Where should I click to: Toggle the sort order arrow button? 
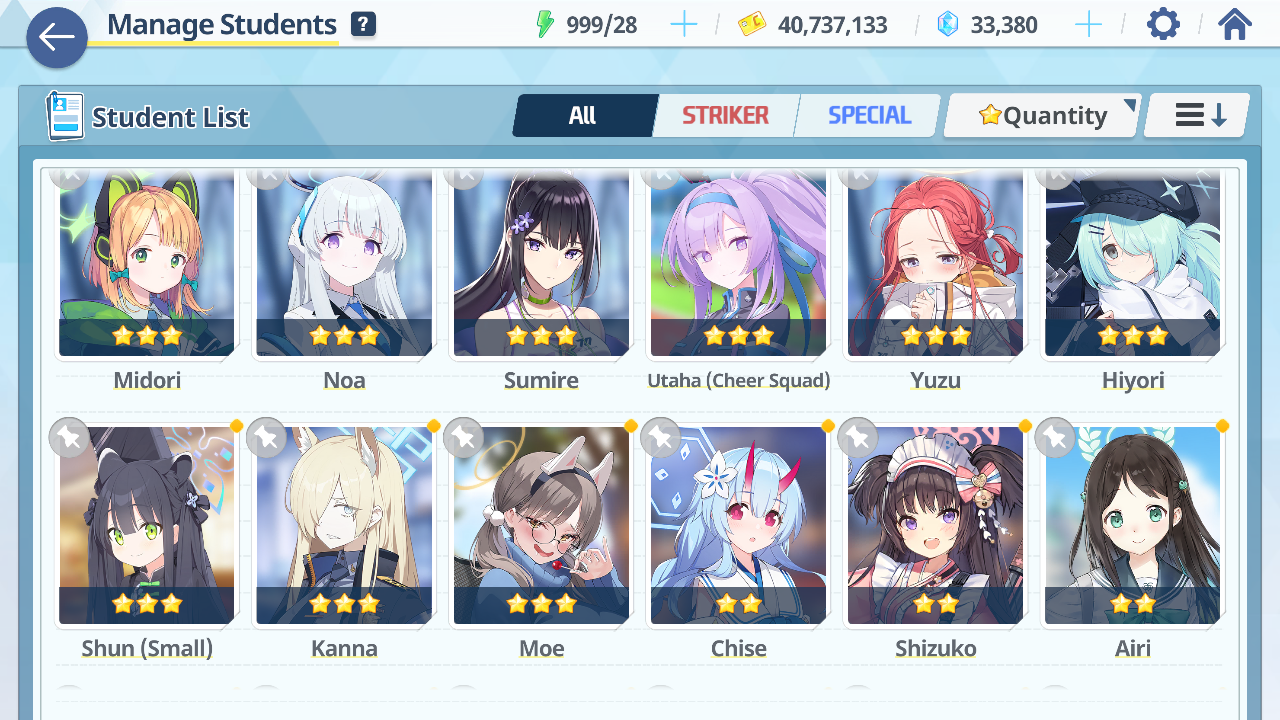(1198, 116)
